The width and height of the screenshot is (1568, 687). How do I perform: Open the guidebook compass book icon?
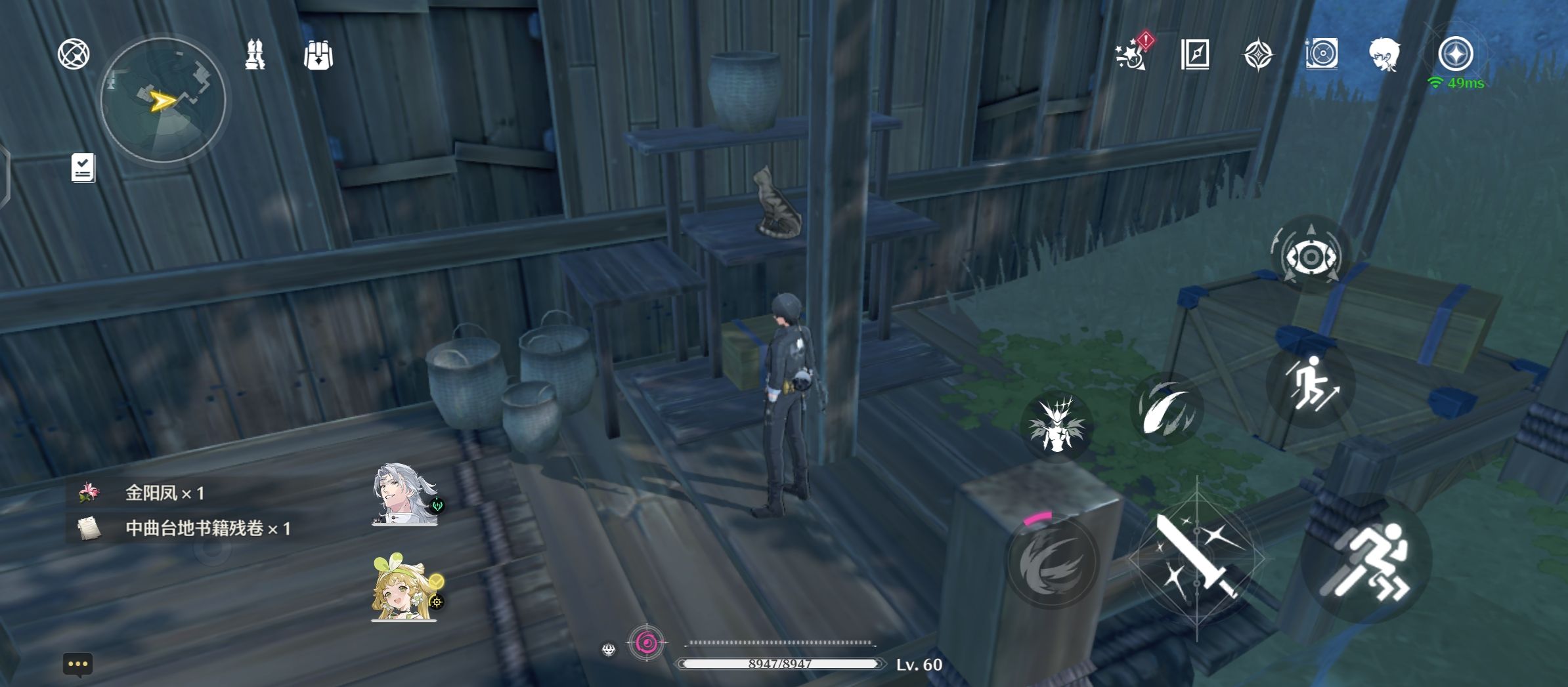click(x=1195, y=54)
